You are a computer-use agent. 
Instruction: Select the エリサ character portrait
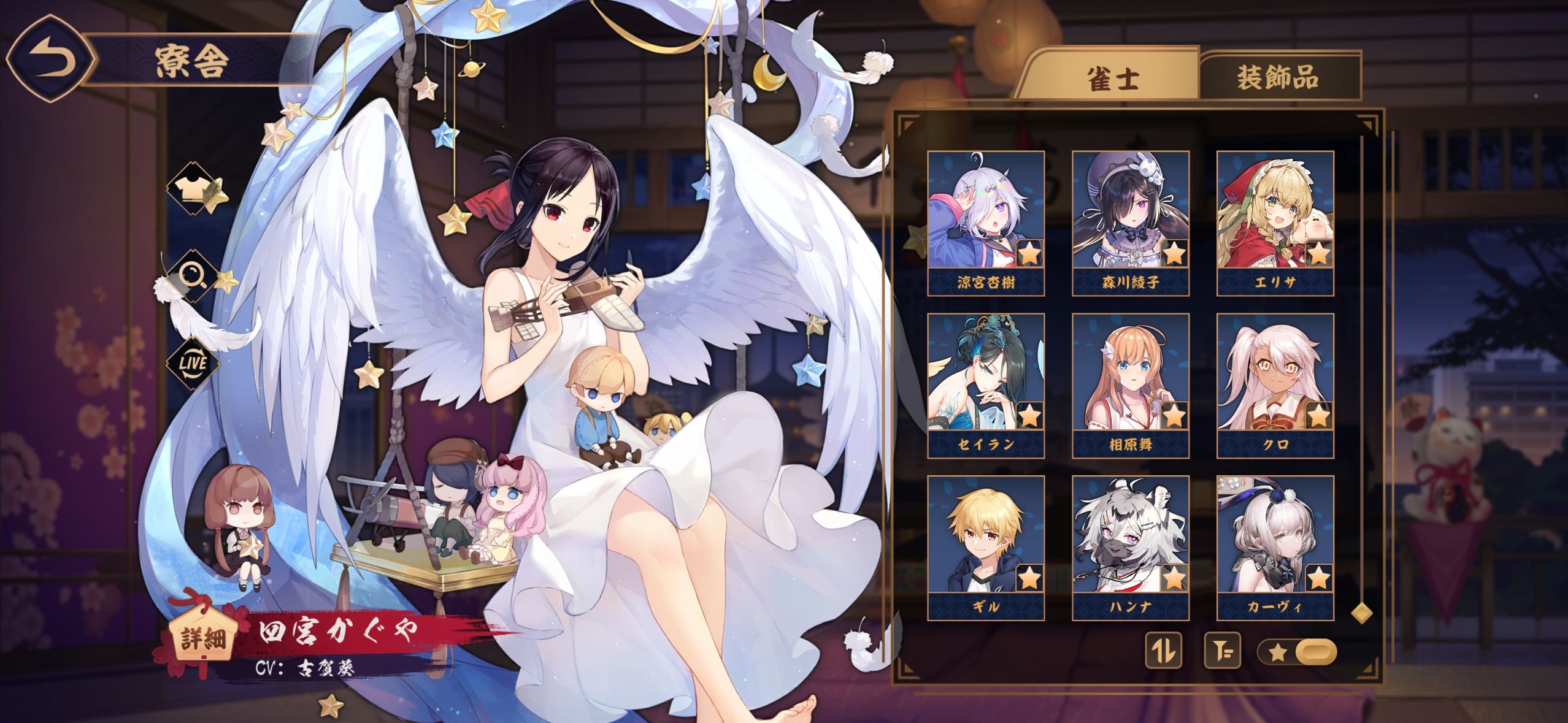click(x=1275, y=223)
